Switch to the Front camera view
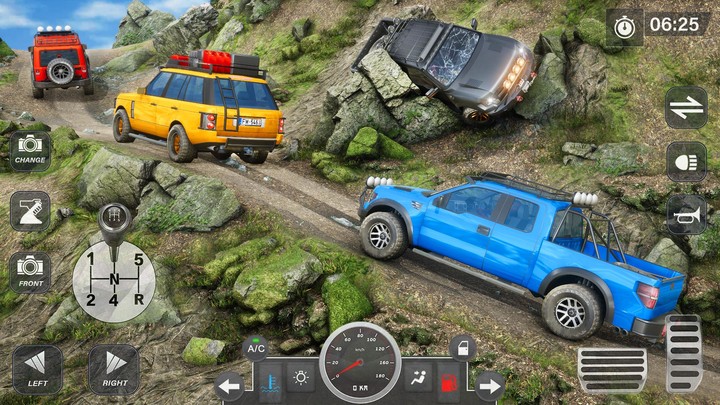The image size is (720, 405). pyautogui.click(x=30, y=271)
